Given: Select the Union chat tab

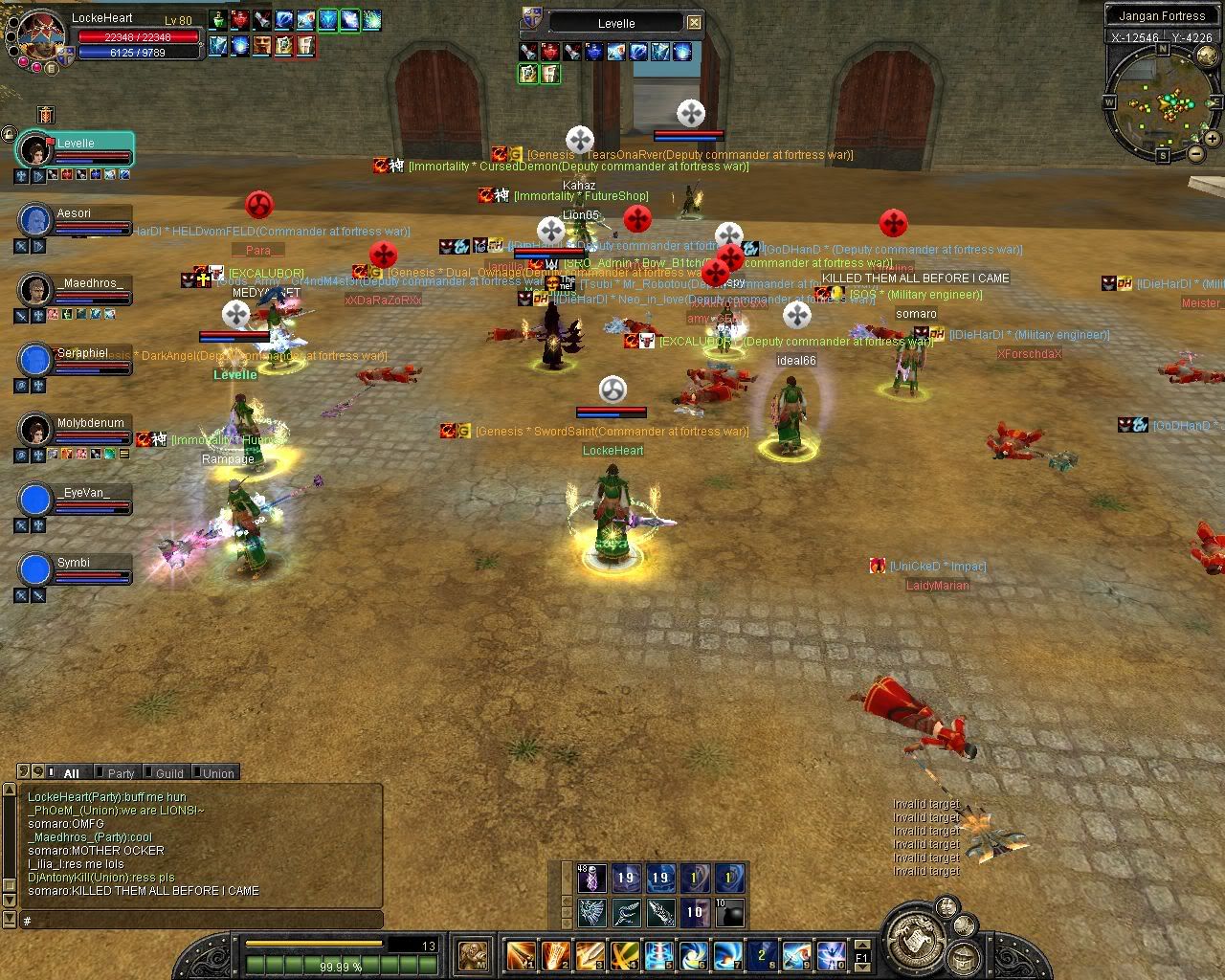Looking at the screenshot, I should click(216, 773).
